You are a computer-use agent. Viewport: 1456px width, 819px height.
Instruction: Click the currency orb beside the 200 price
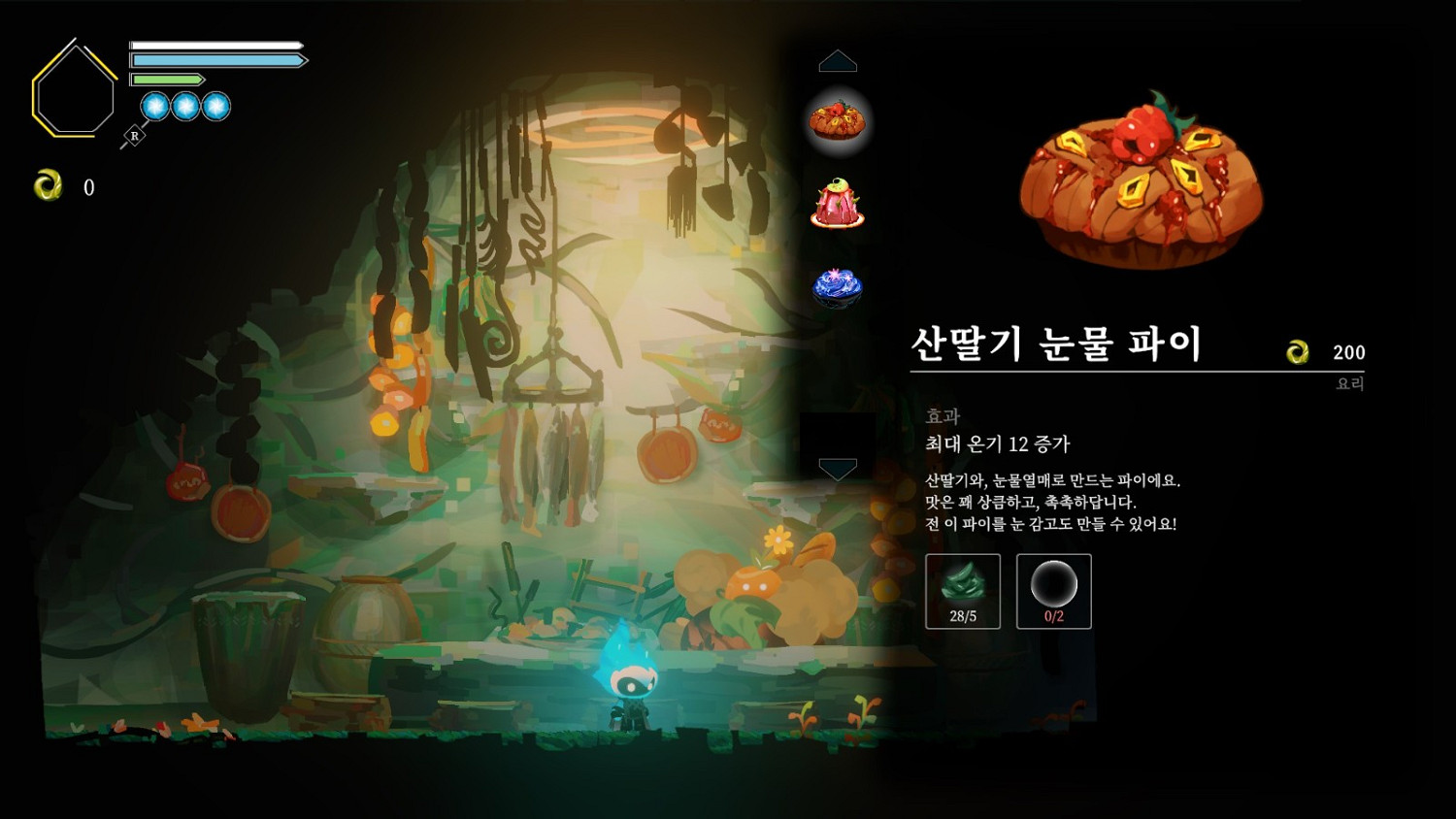[1299, 352]
